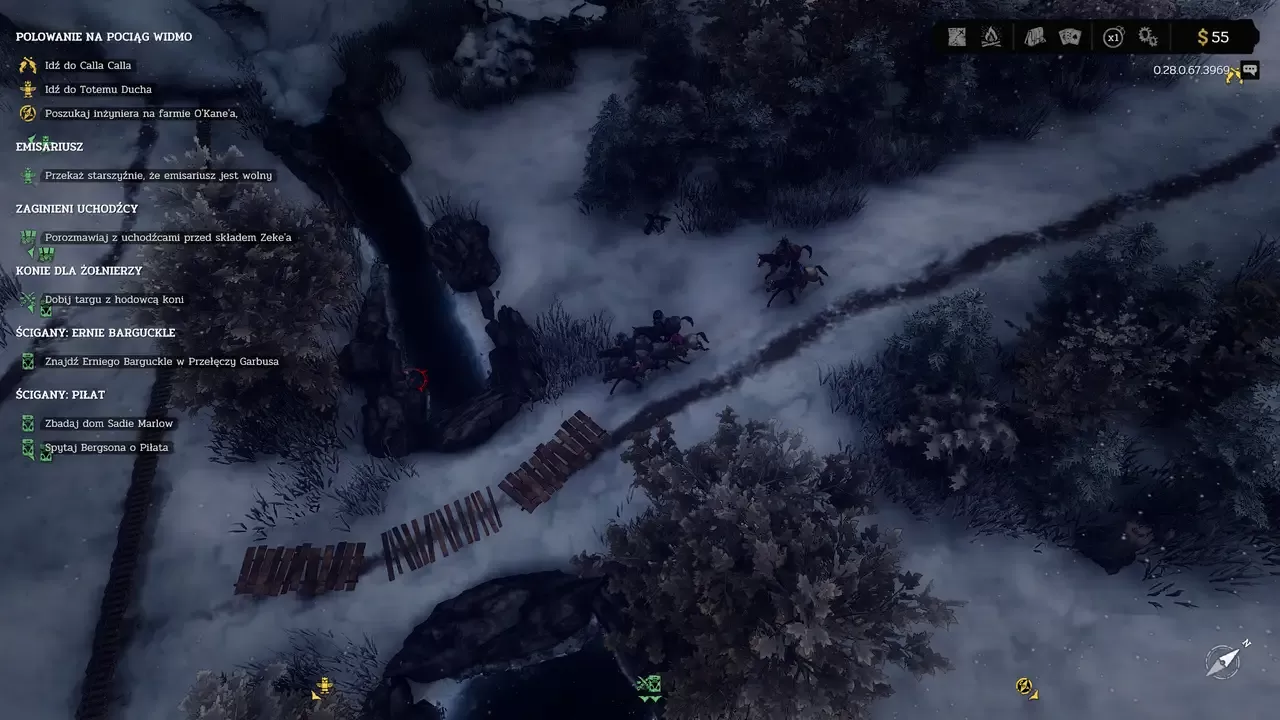Viewport: 1280px width, 720px height.
Task: Open the chat speech bubble icon
Action: tap(1249, 70)
